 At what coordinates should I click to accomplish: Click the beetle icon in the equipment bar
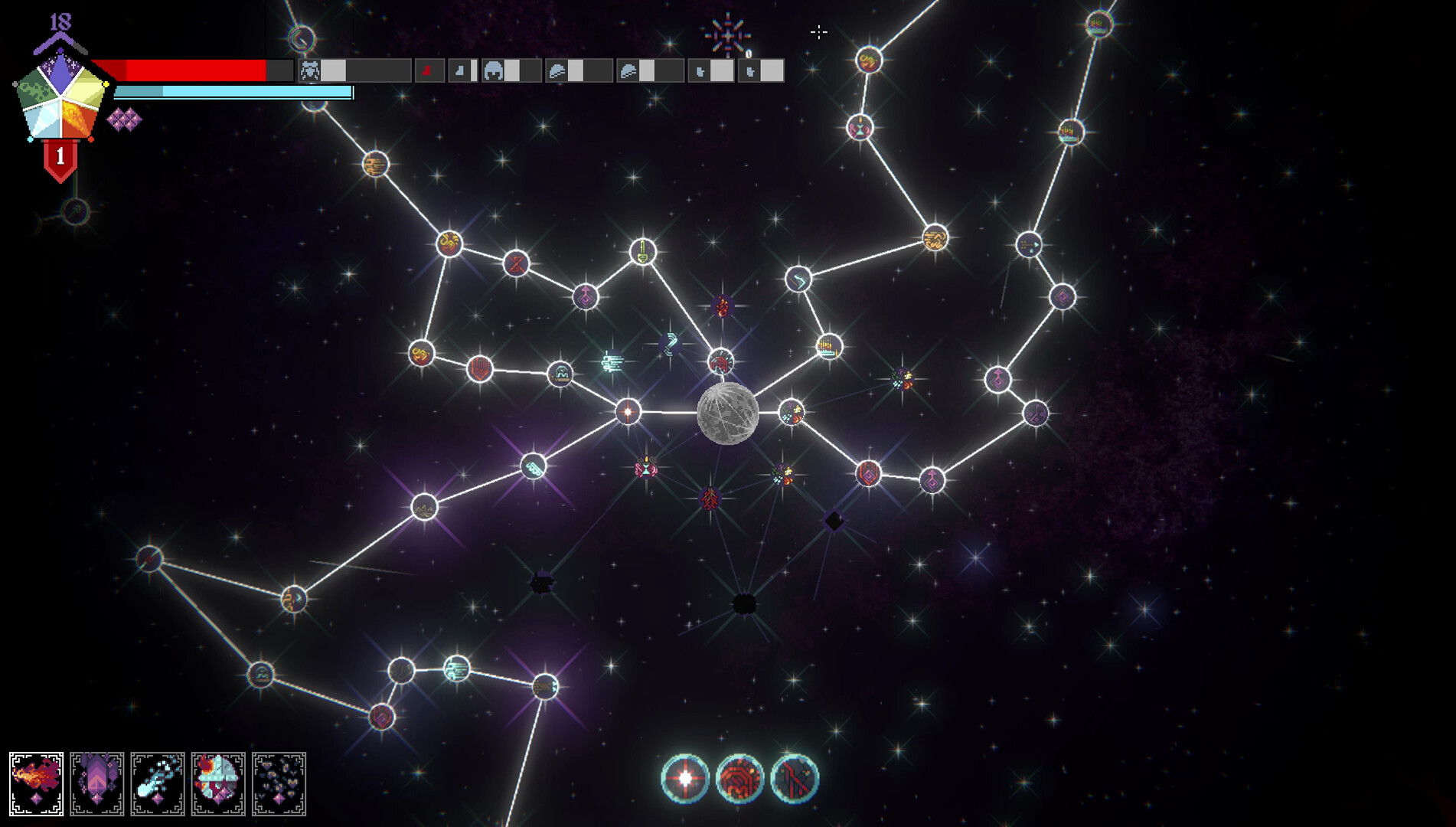309,70
